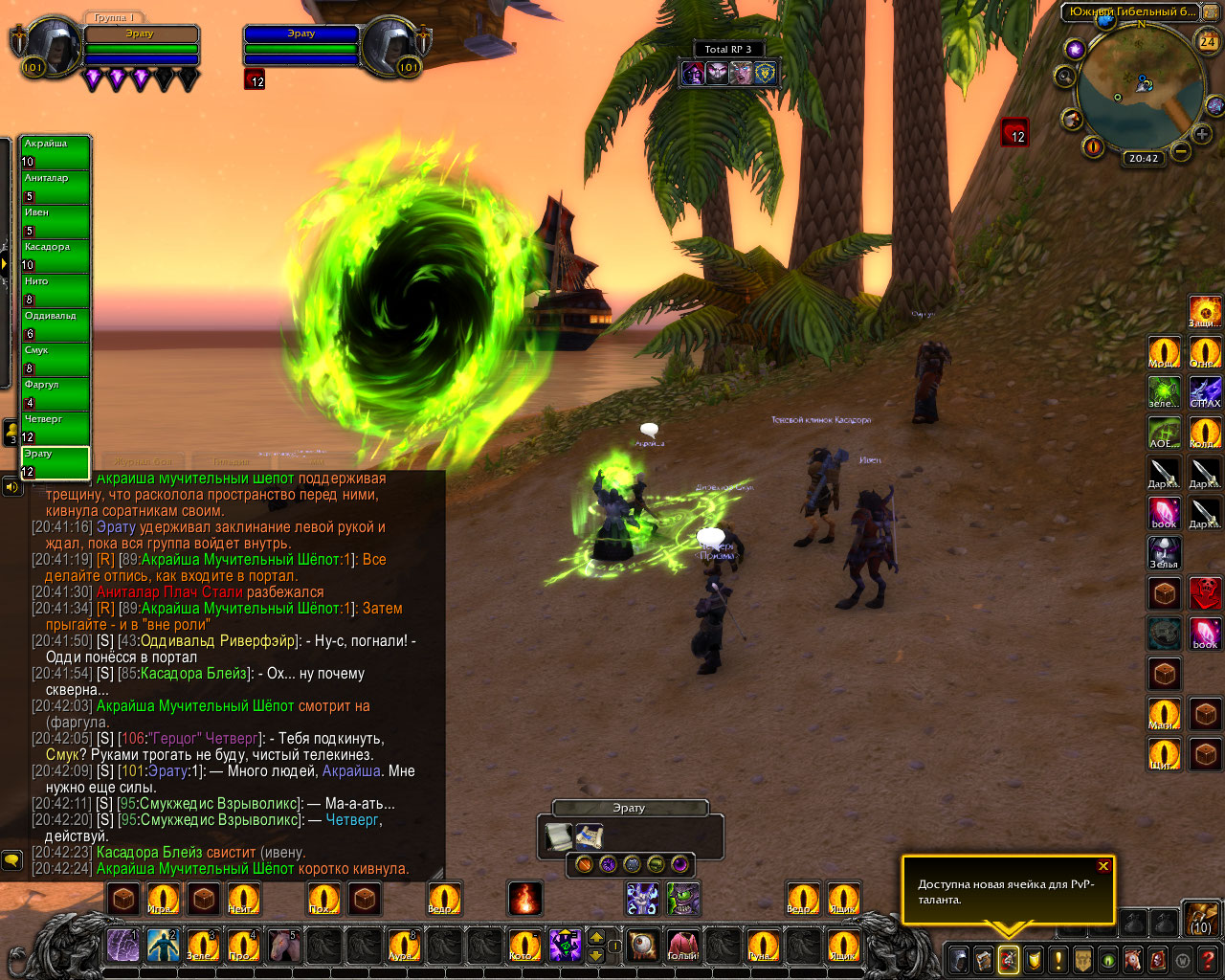Image resolution: width=1225 pixels, height=980 pixels.
Task: Zoom in the minimap with plus button
Action: click(1202, 135)
